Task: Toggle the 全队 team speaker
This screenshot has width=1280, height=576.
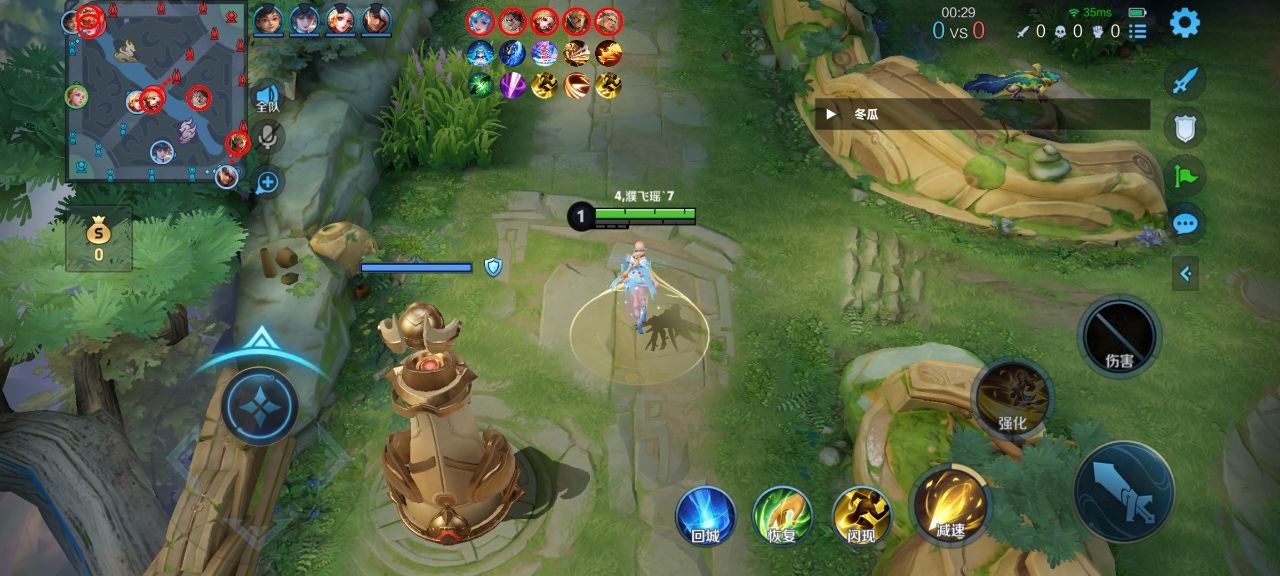Action: (x=267, y=96)
